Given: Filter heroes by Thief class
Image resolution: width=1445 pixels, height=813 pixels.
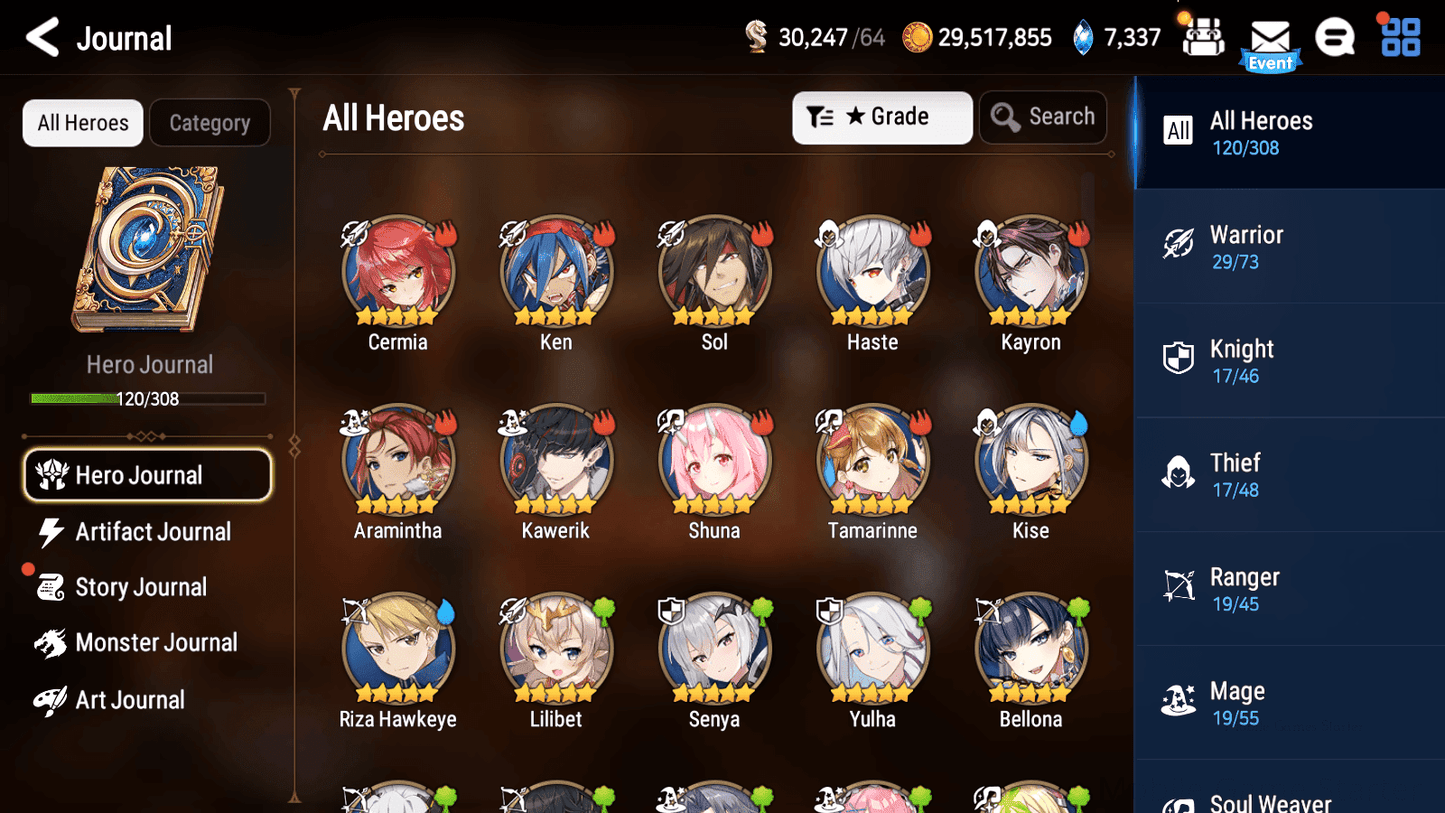Looking at the screenshot, I should [x=1289, y=474].
